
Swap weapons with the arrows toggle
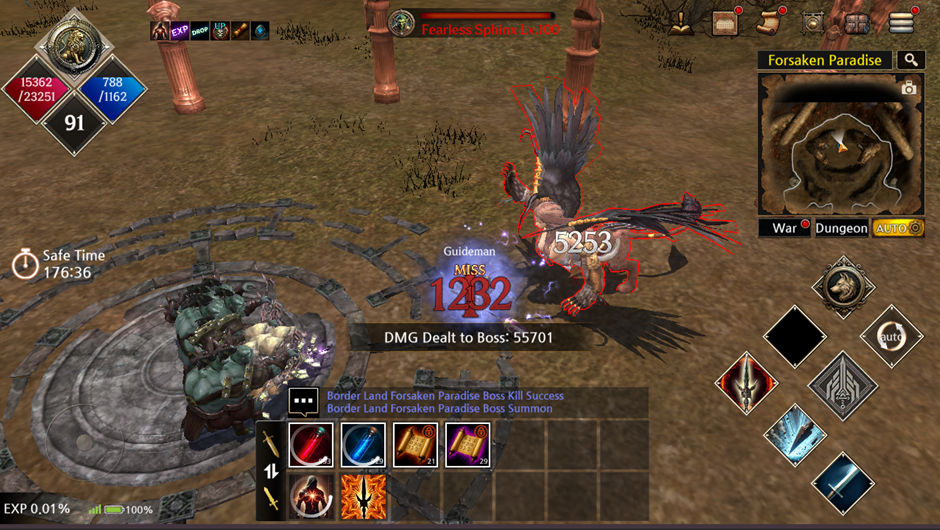pyautogui.click(x=270, y=471)
